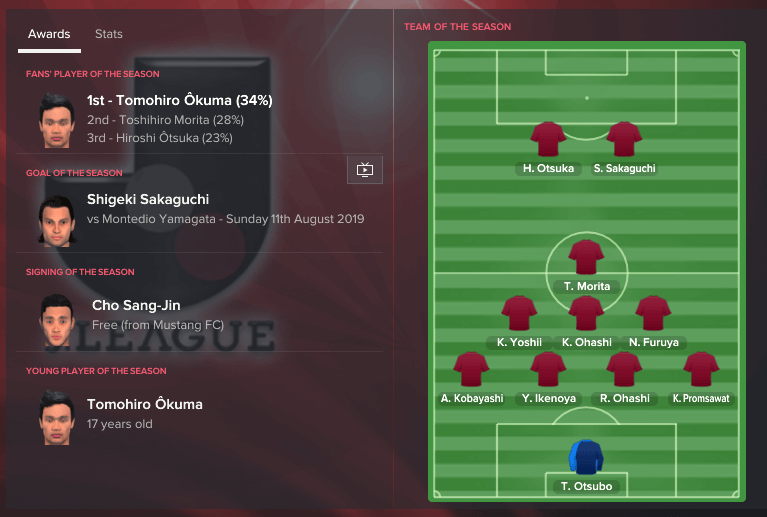
Task: Select K. Promsawat on the pitch
Action: [x=701, y=369]
